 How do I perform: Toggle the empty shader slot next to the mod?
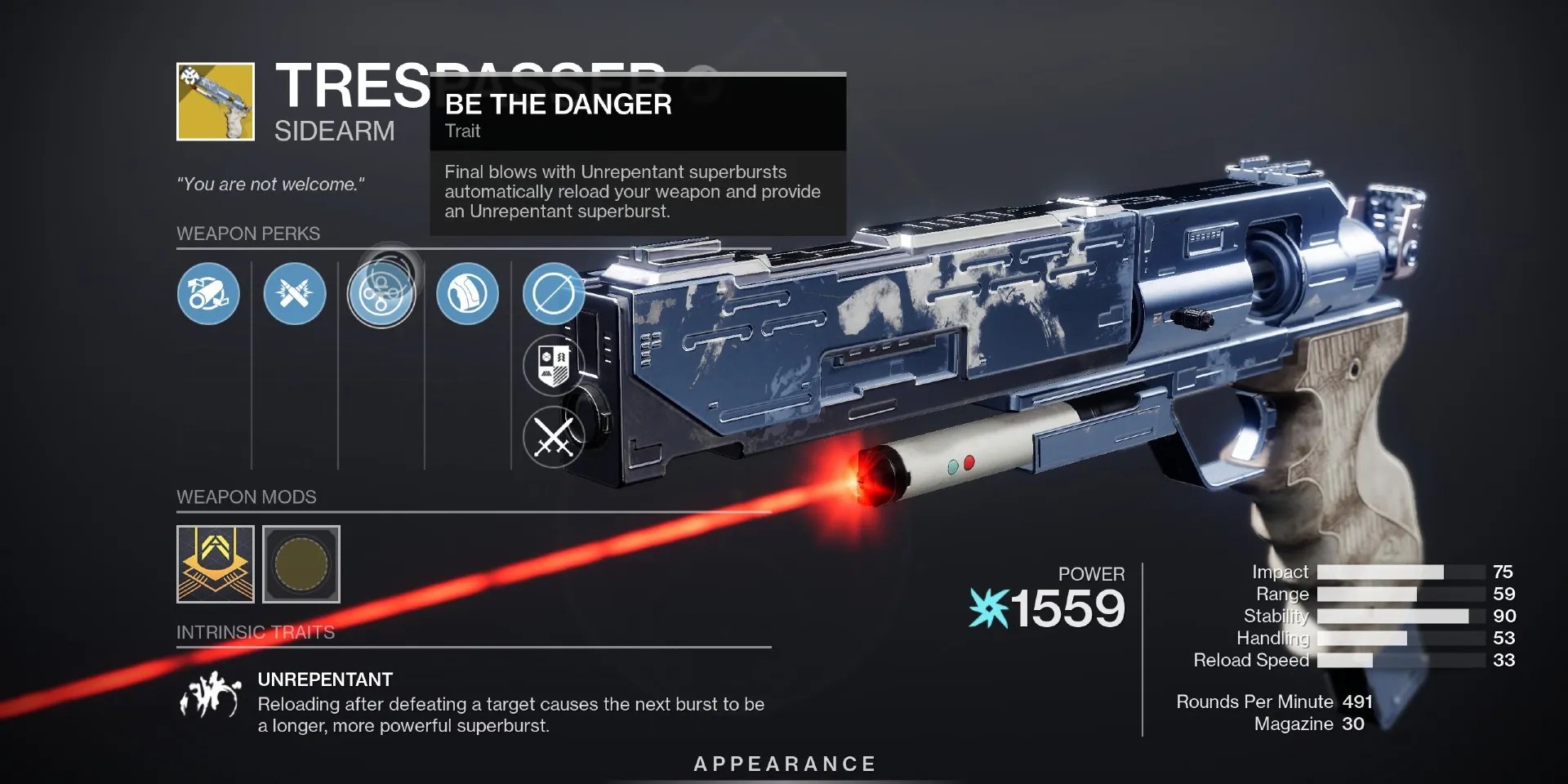pos(301,563)
